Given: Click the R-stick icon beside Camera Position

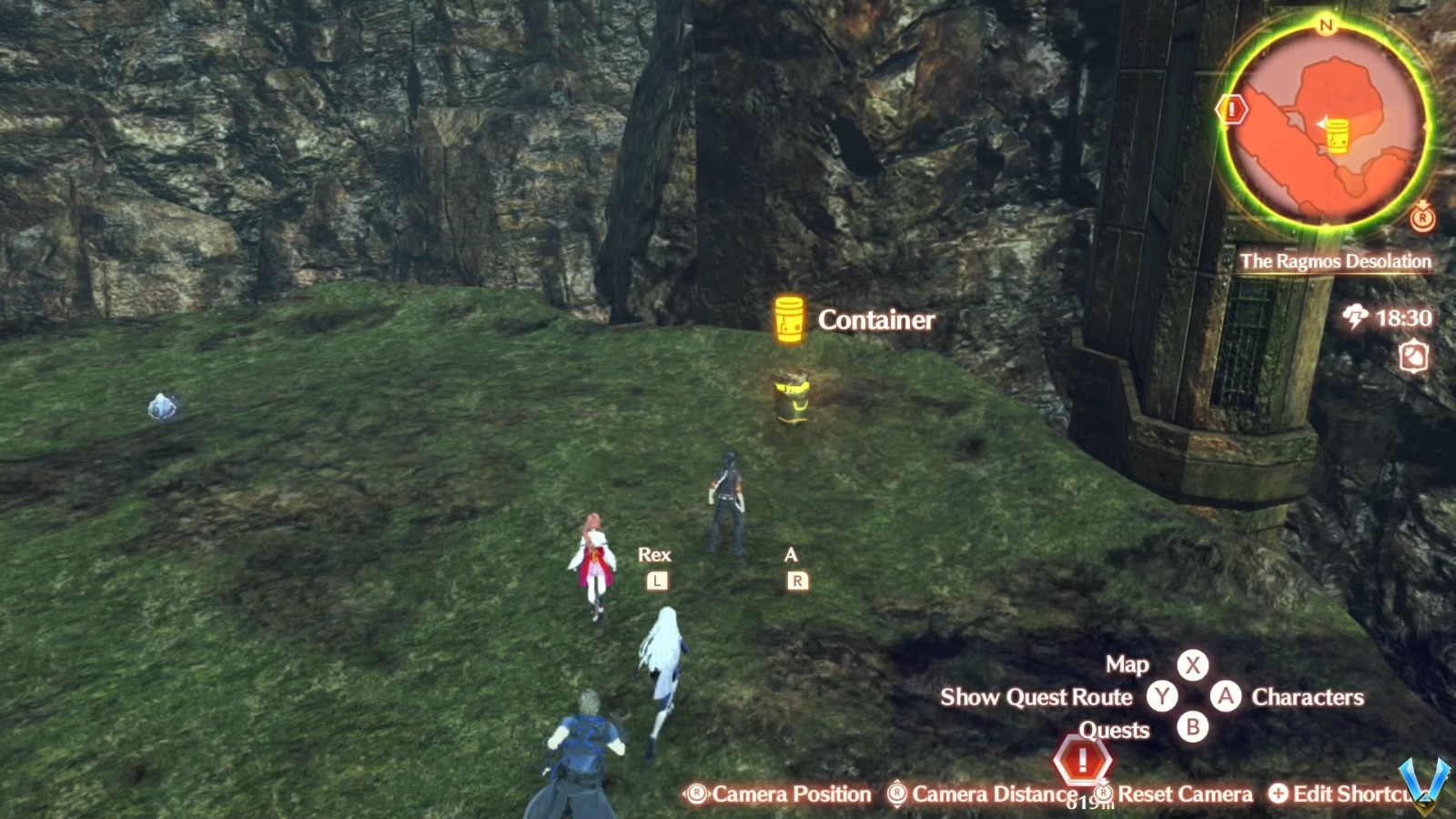Looking at the screenshot, I should tap(696, 793).
